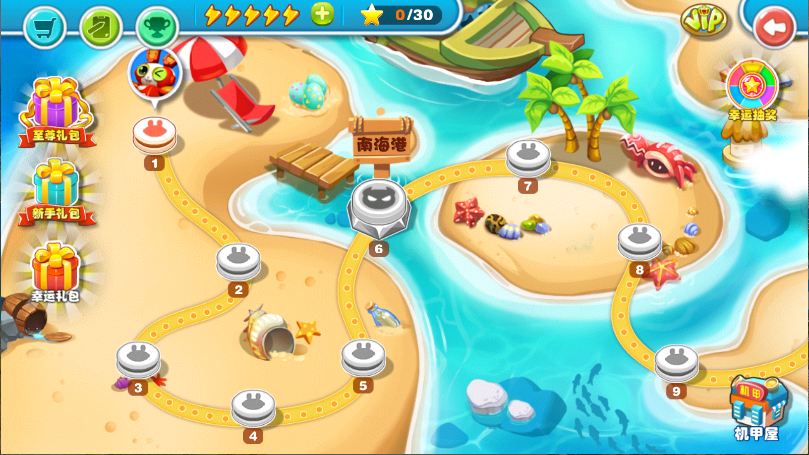Claim the 至尊礼包 purple gift pack
Viewport: 809px width, 455px height.
click(x=57, y=108)
